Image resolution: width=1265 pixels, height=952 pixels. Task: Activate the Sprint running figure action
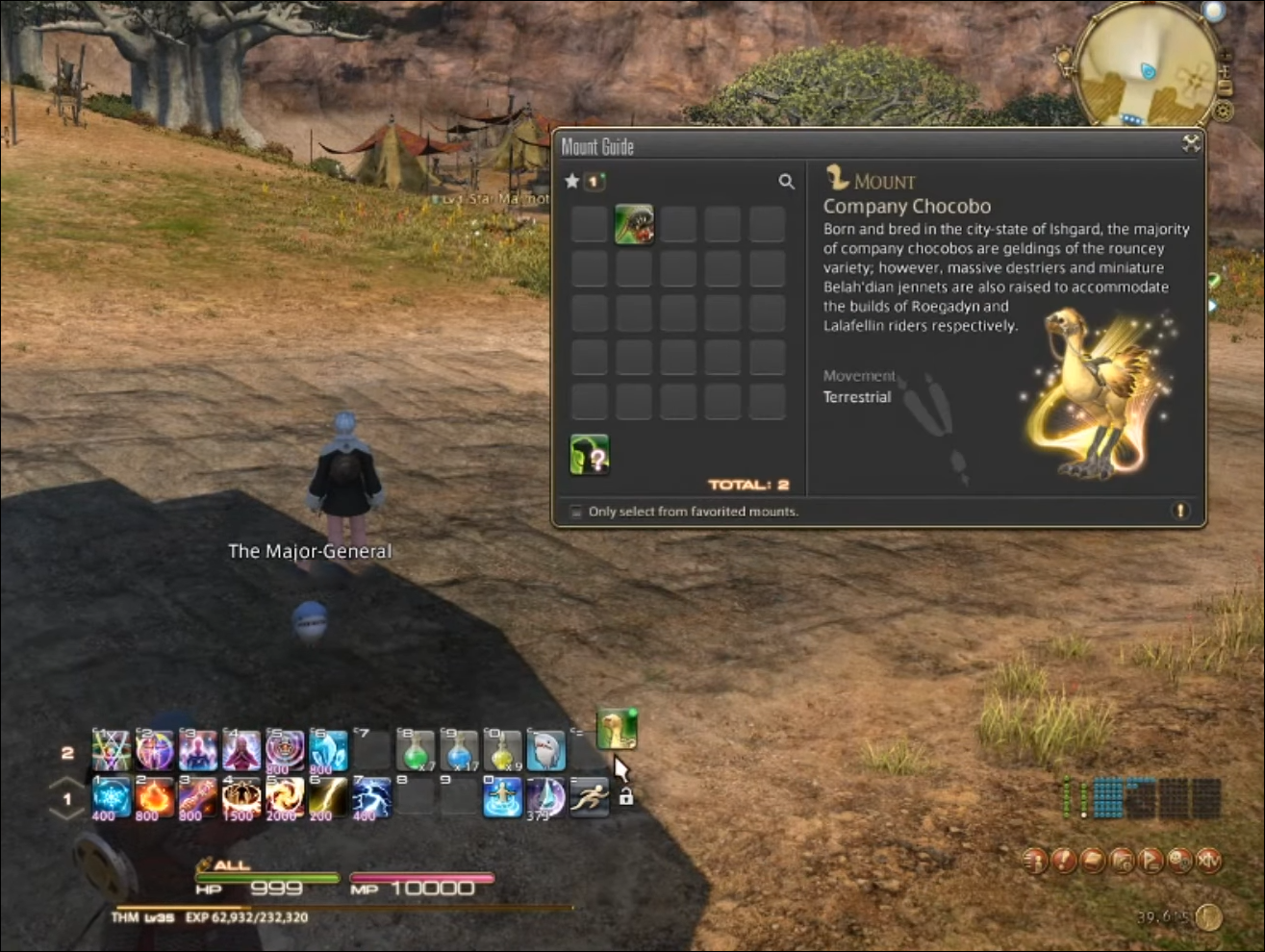pyautogui.click(x=588, y=797)
